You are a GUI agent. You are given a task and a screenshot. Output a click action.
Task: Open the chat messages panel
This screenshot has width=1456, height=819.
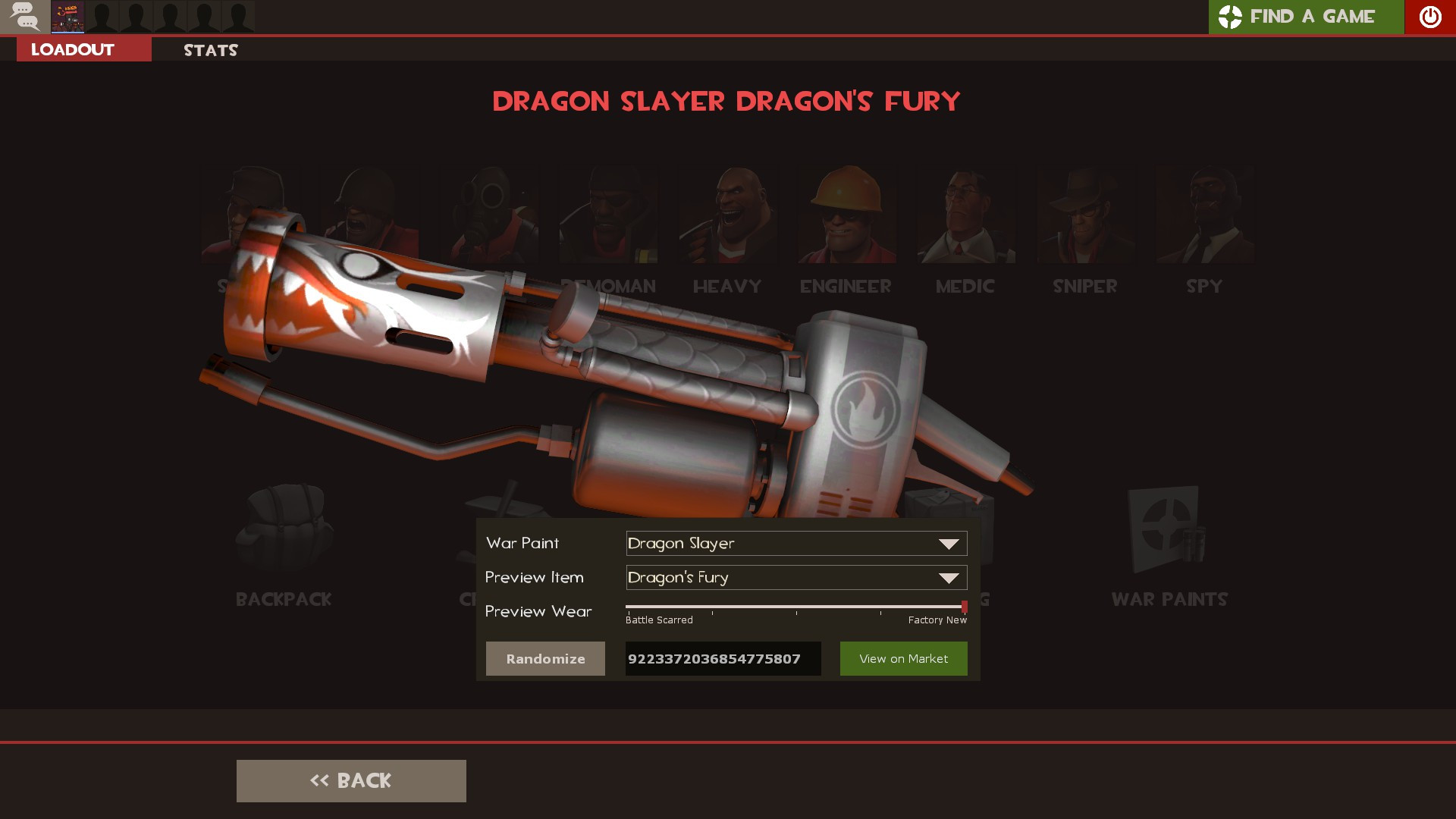(25, 17)
